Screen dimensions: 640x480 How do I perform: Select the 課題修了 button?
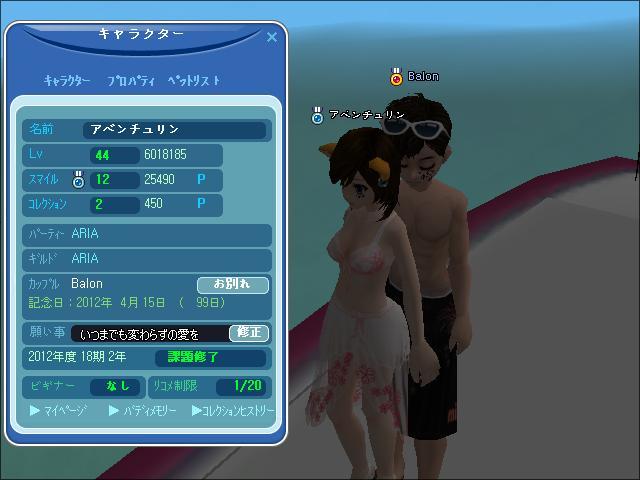pyautogui.click(x=210, y=358)
